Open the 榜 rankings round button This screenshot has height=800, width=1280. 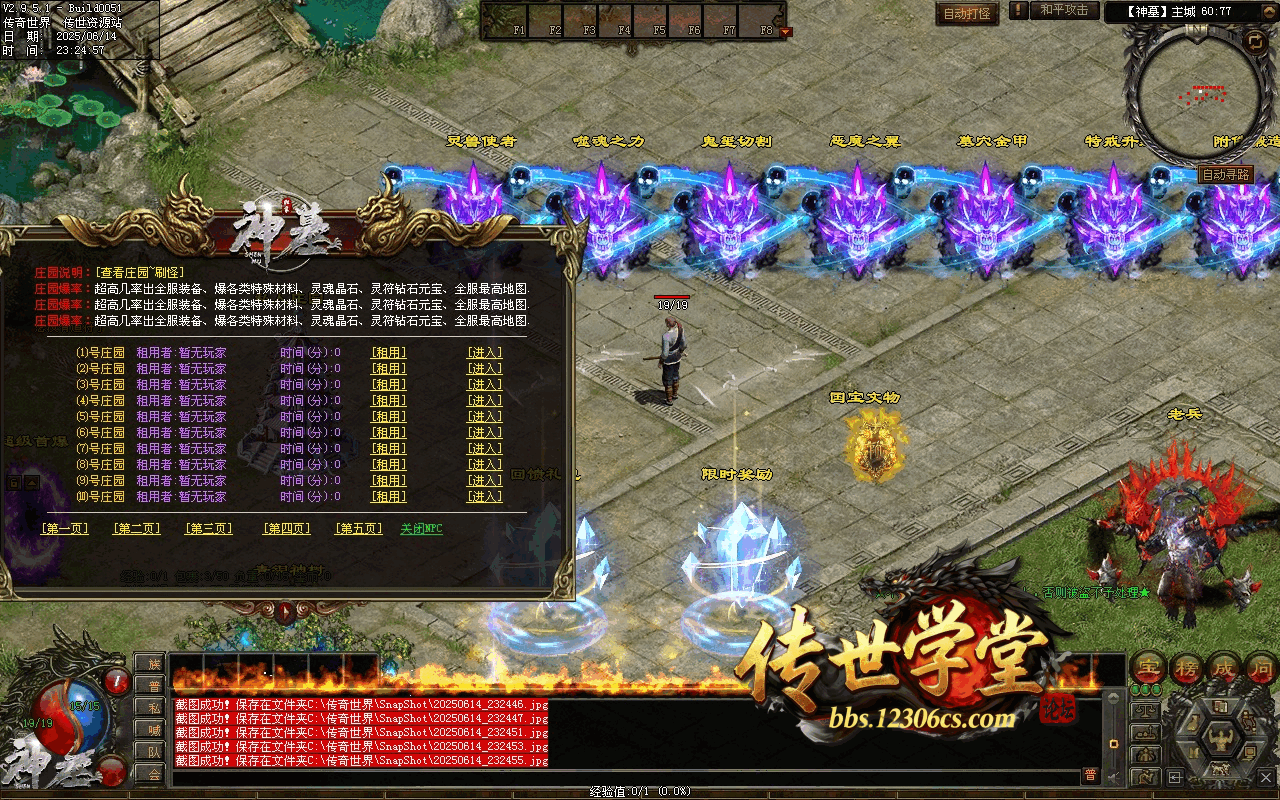(1187, 668)
